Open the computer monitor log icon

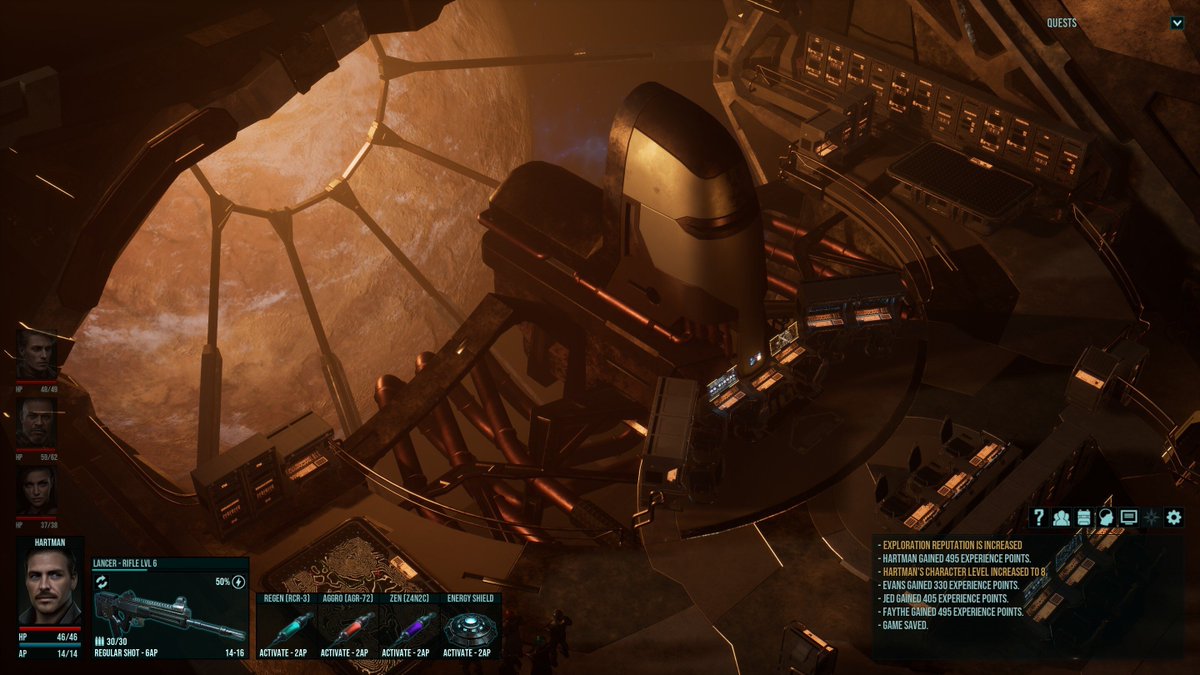point(1129,517)
